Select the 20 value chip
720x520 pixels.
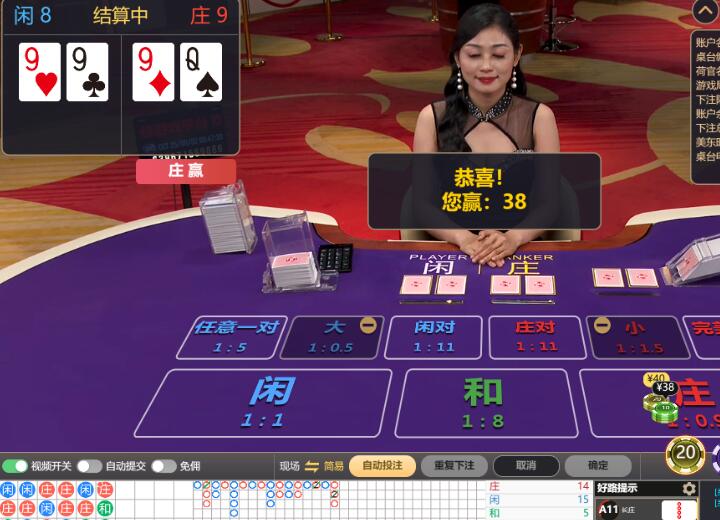click(685, 455)
